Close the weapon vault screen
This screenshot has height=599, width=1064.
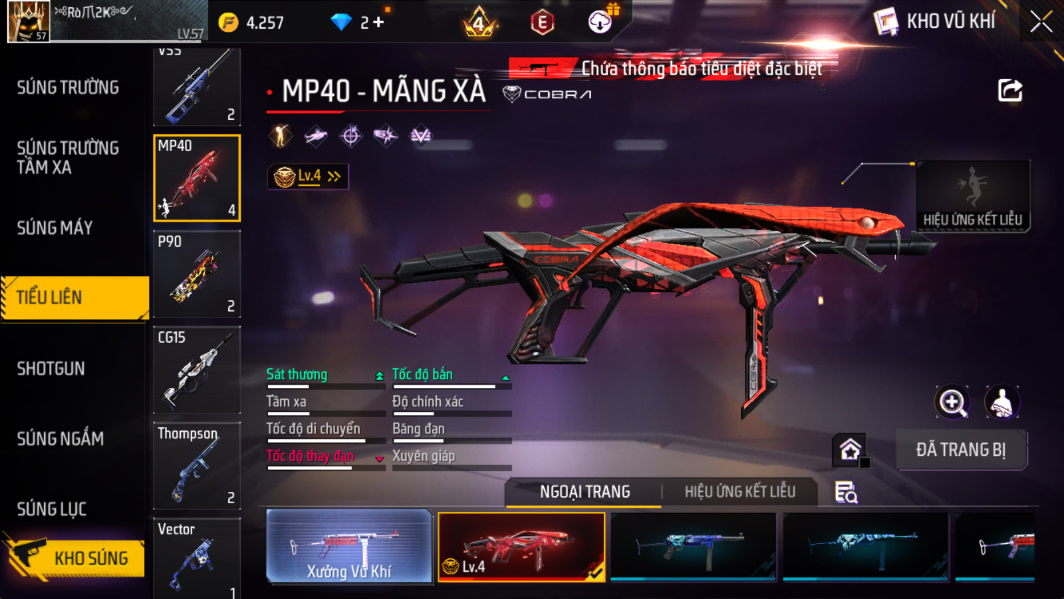(x=1041, y=21)
